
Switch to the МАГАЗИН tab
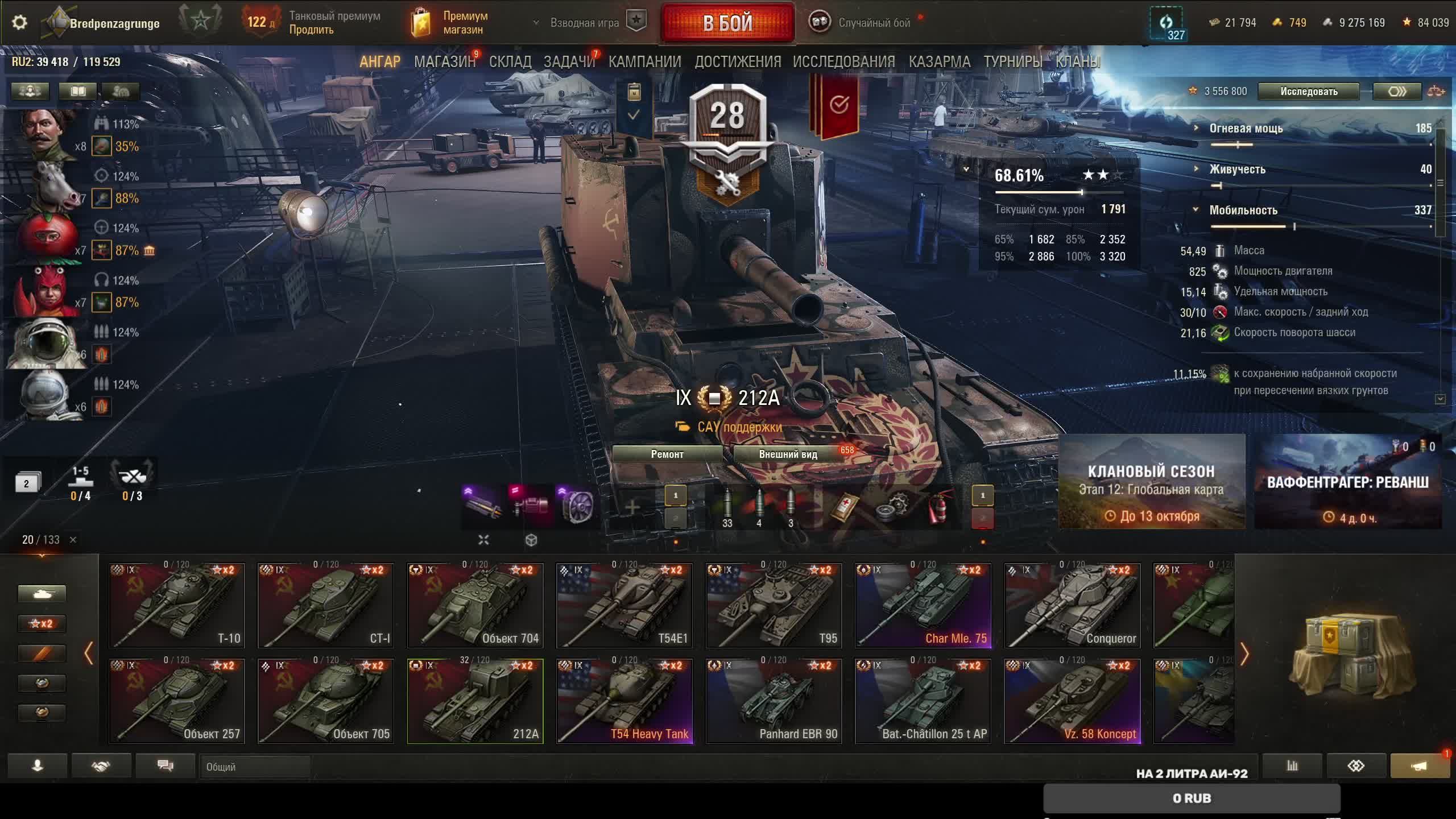click(x=444, y=61)
